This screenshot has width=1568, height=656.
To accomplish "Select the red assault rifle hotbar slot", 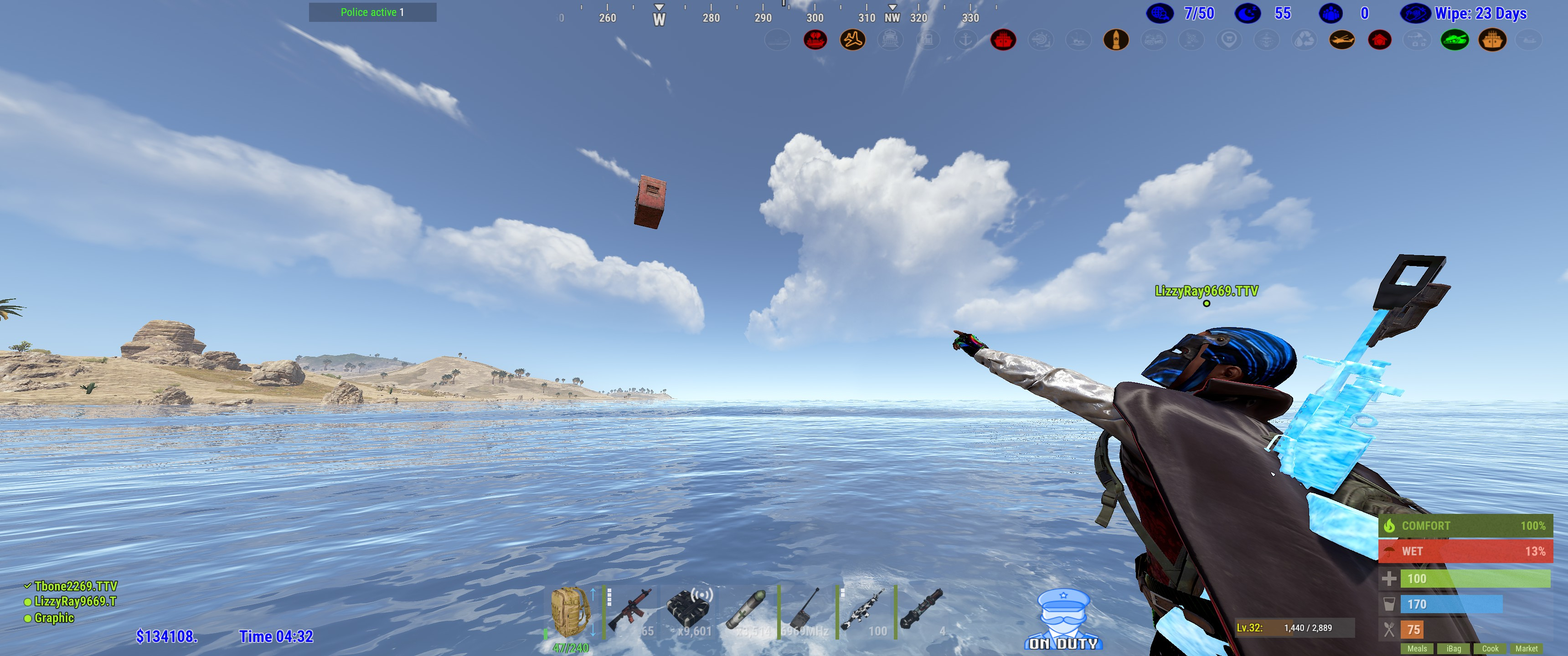I will tap(630, 611).
